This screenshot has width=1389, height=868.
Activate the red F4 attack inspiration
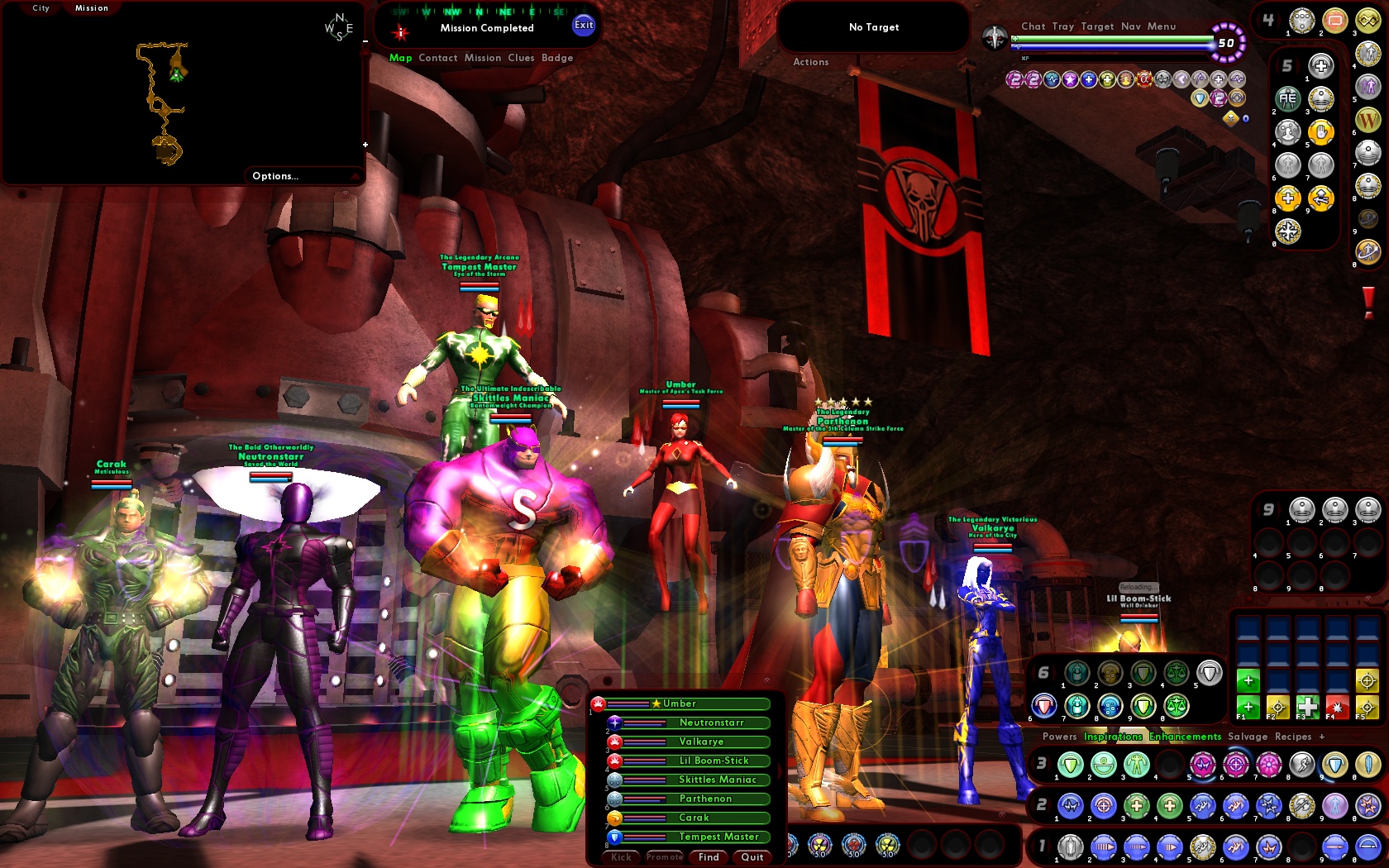tap(1338, 708)
